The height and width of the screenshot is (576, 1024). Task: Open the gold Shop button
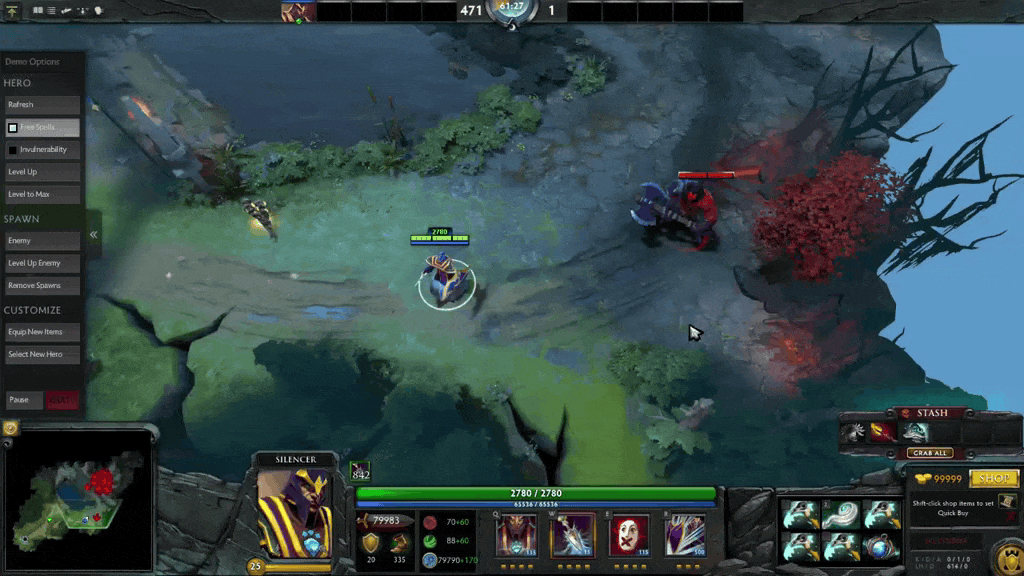[993, 479]
